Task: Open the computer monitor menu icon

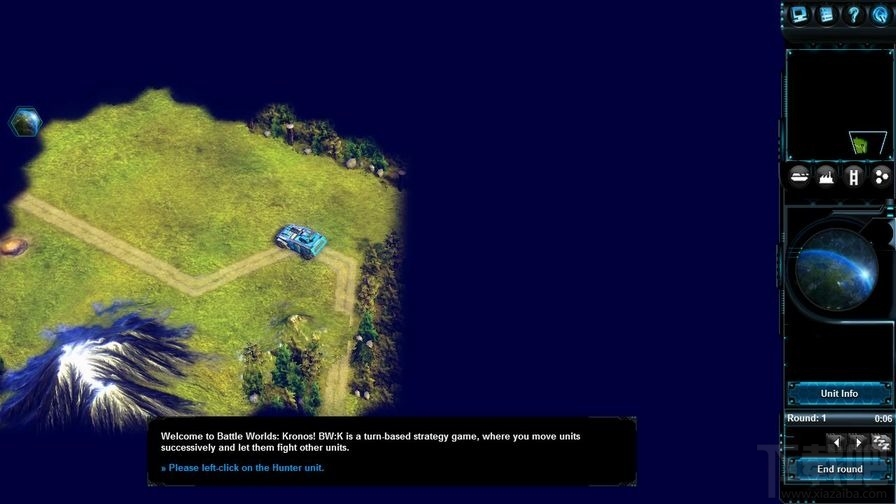Action: click(799, 14)
